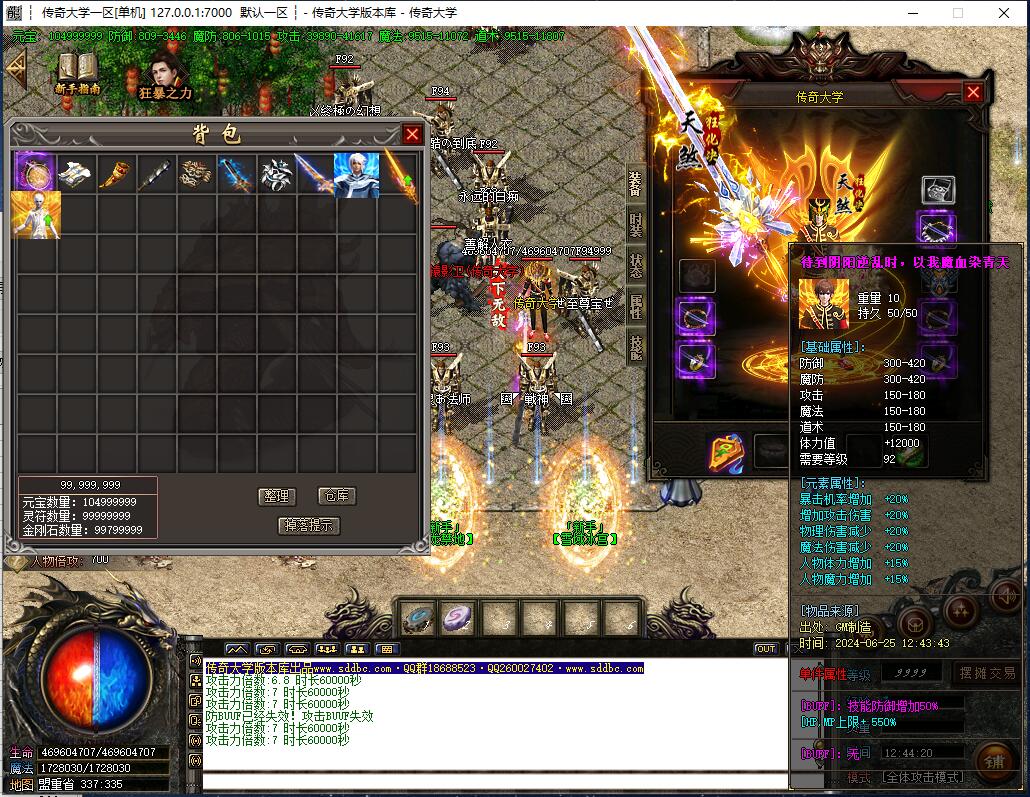Switch to the 时装 fashion tab

coord(636,225)
